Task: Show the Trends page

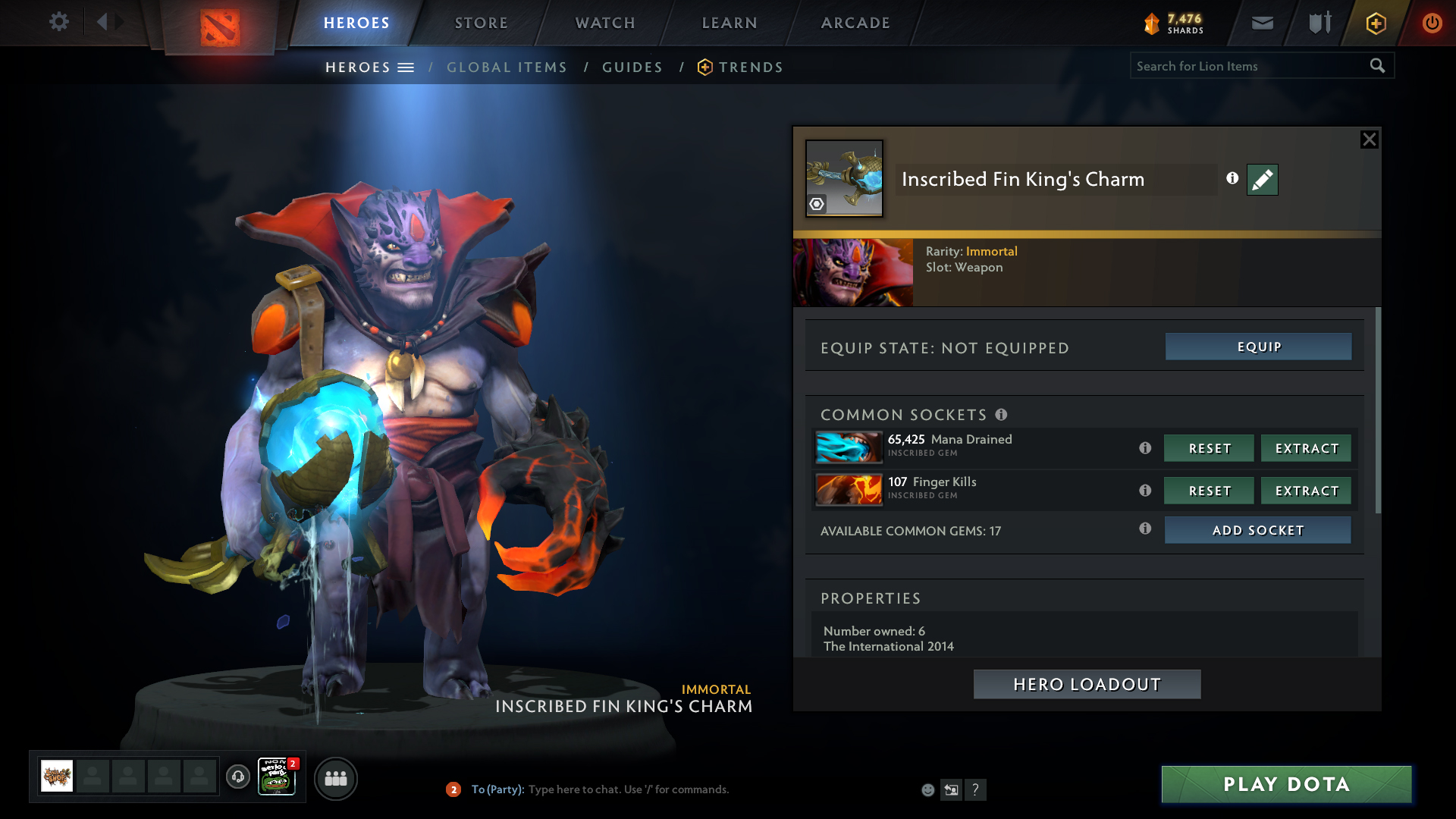Action: coord(750,67)
